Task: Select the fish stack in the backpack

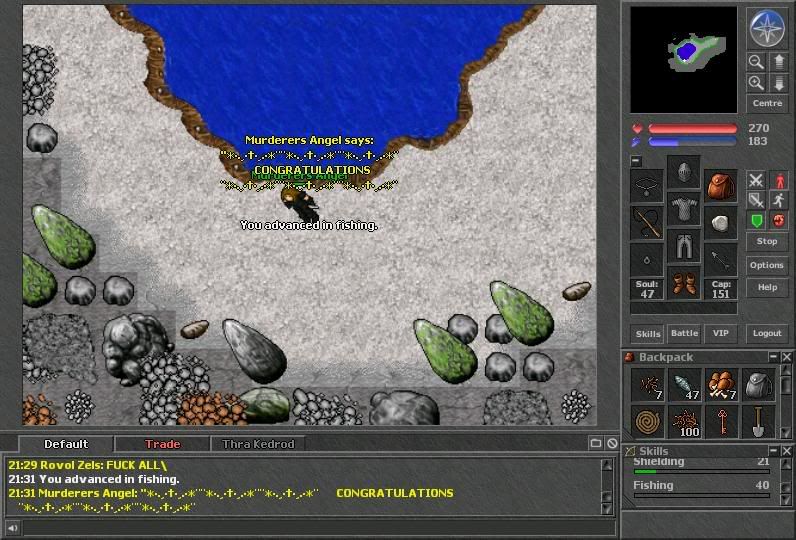Action: [x=683, y=385]
